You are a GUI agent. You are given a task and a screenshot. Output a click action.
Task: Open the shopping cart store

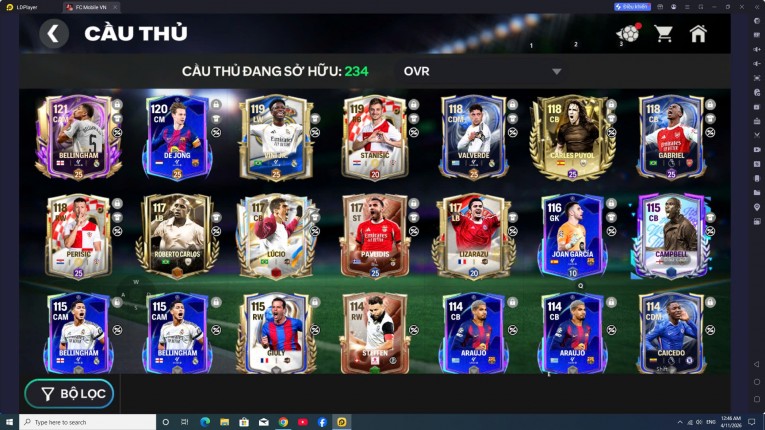coord(663,34)
